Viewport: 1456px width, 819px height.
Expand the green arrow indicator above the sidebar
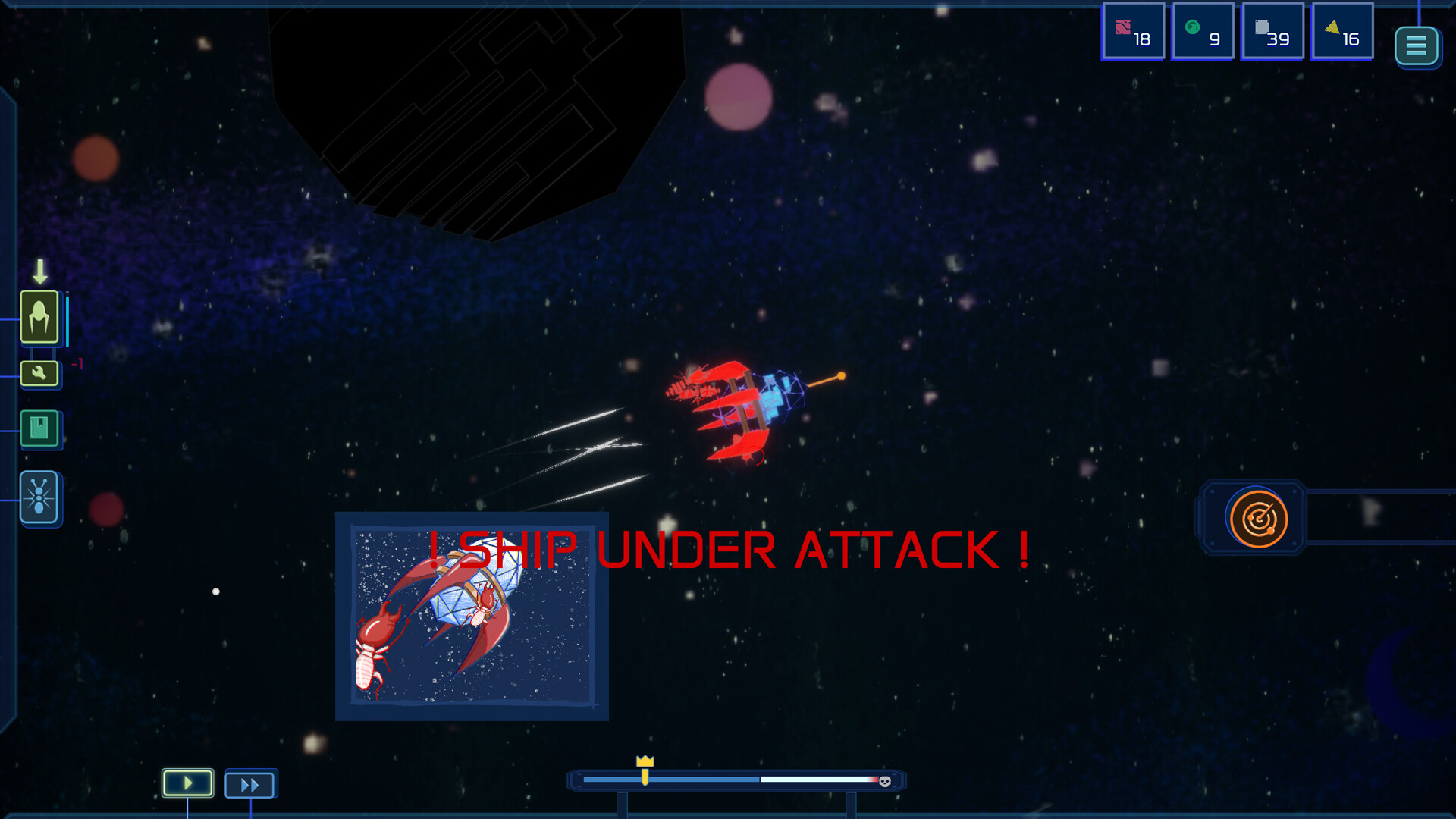40,270
